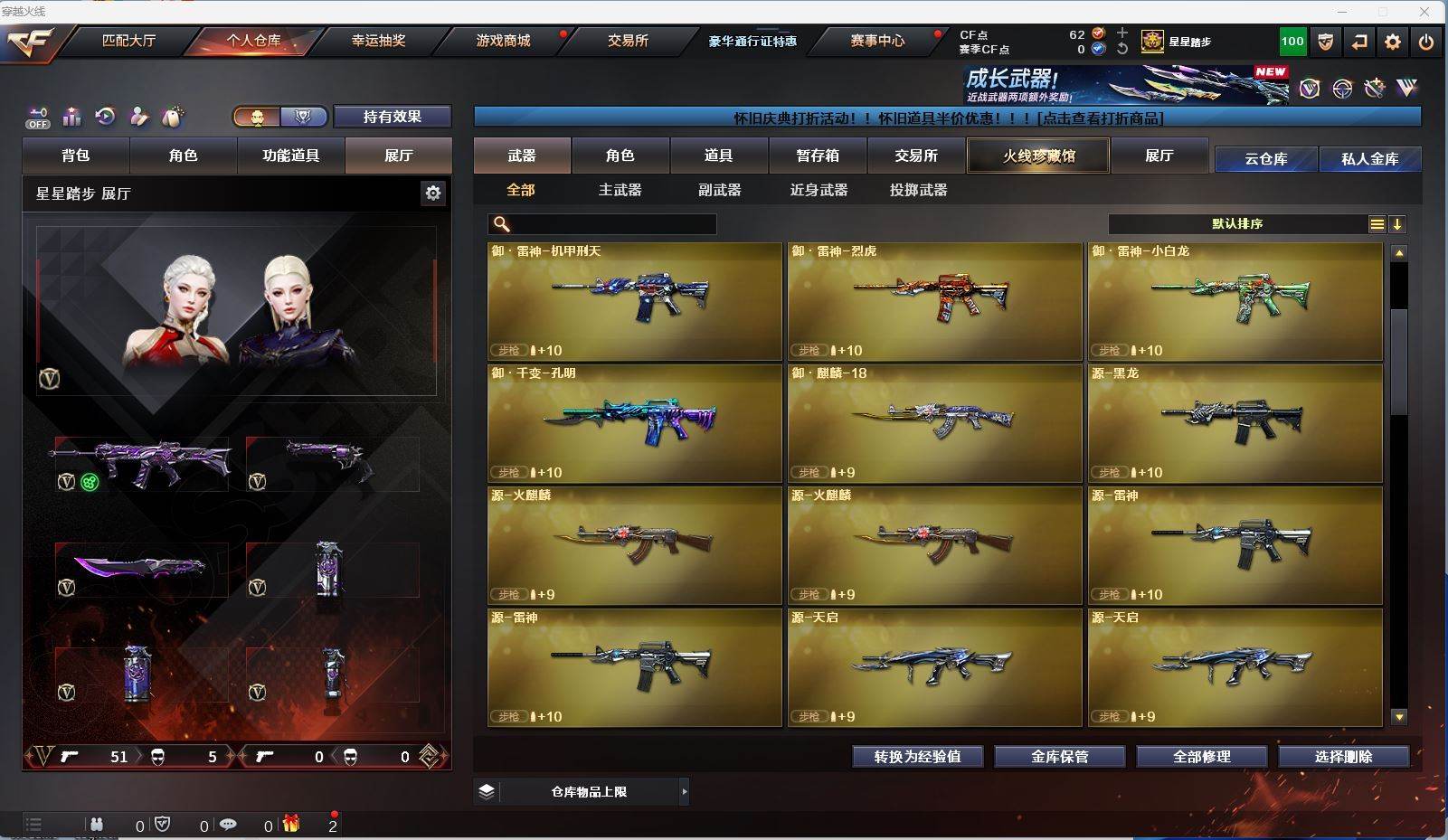
Task: Filter by 近身武器 melee category
Action: [x=819, y=190]
